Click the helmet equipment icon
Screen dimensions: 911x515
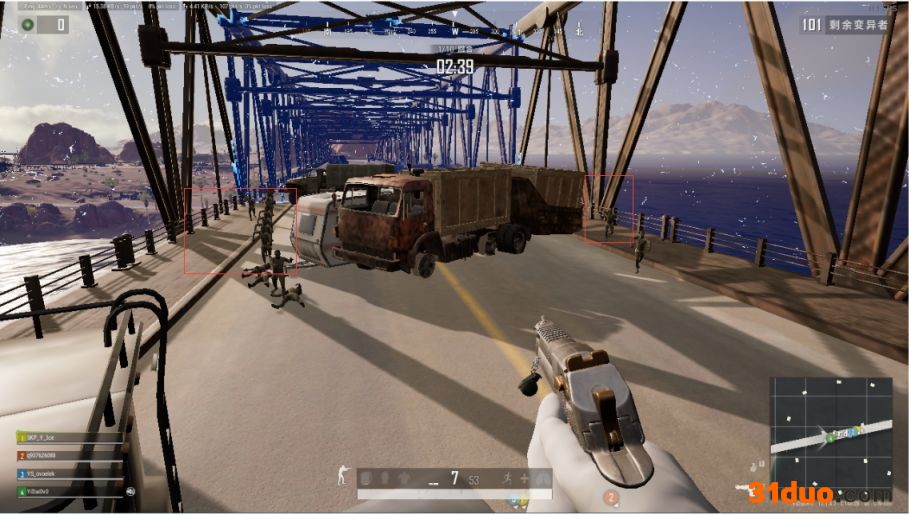[367, 479]
